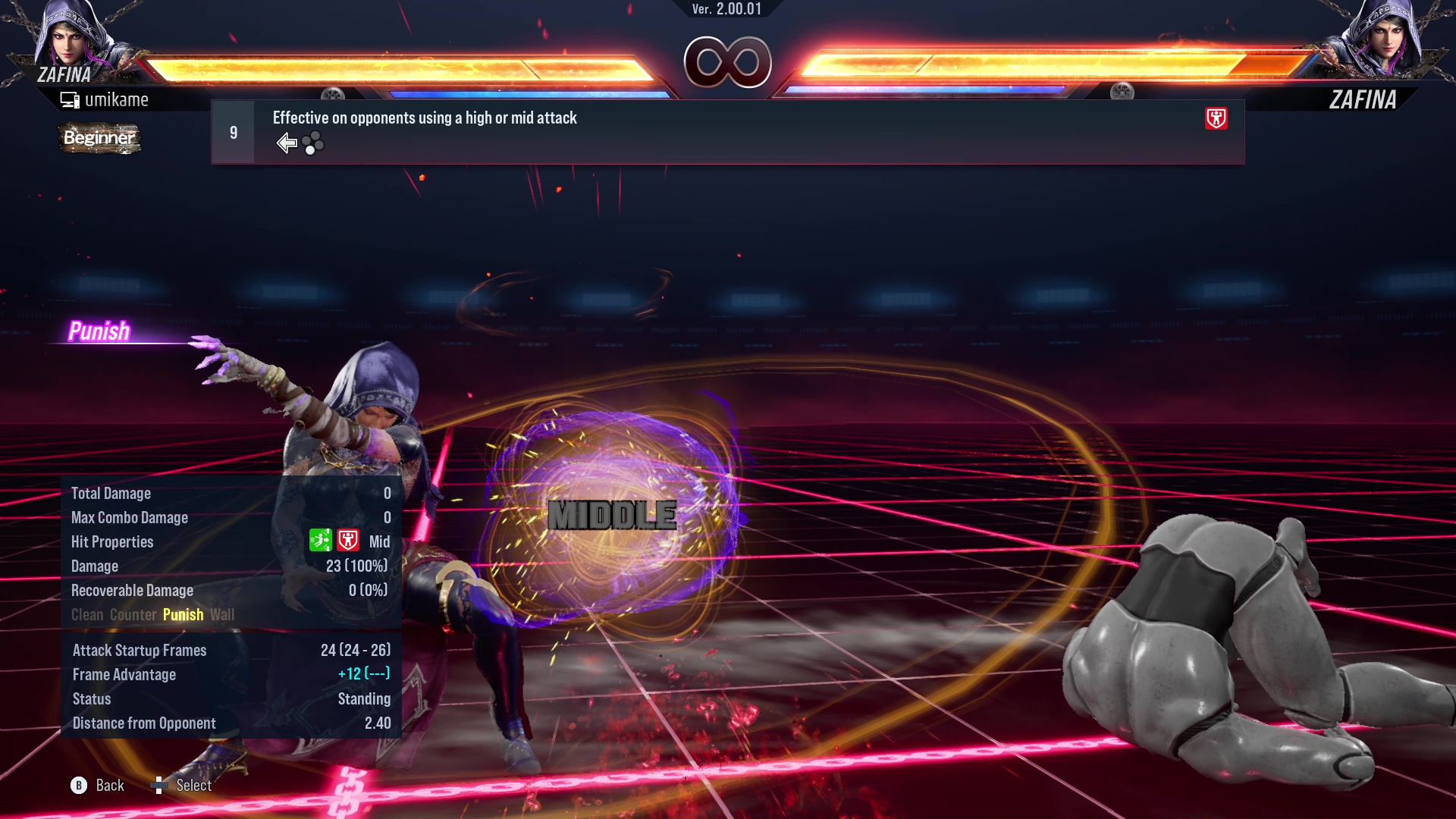1456x819 pixels.
Task: Select the back-arrow input icon in the command bar
Action: [287, 142]
